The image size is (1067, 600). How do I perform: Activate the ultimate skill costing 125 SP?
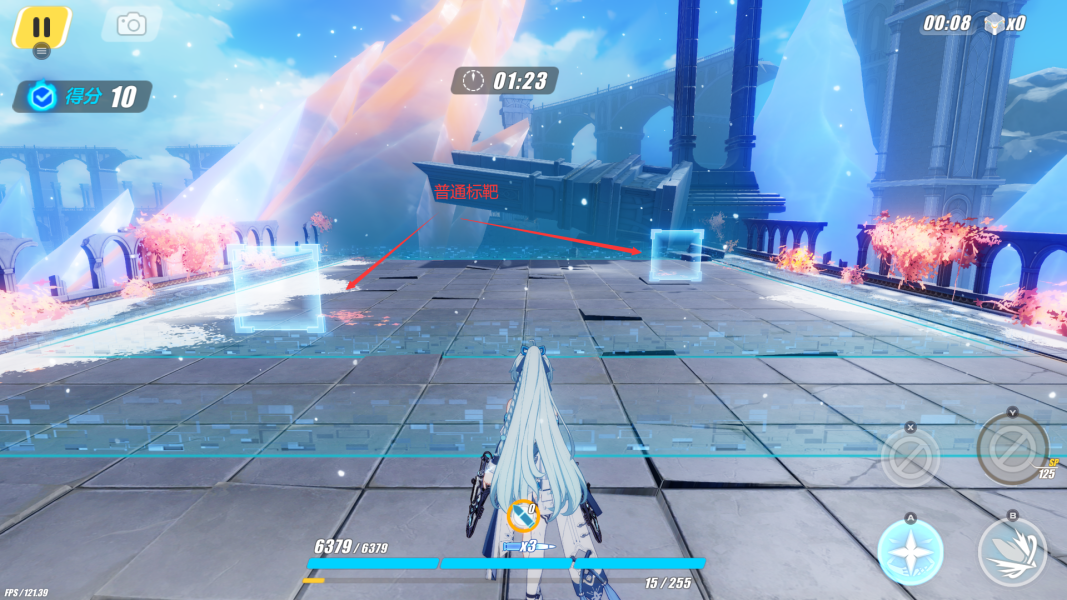click(1012, 445)
